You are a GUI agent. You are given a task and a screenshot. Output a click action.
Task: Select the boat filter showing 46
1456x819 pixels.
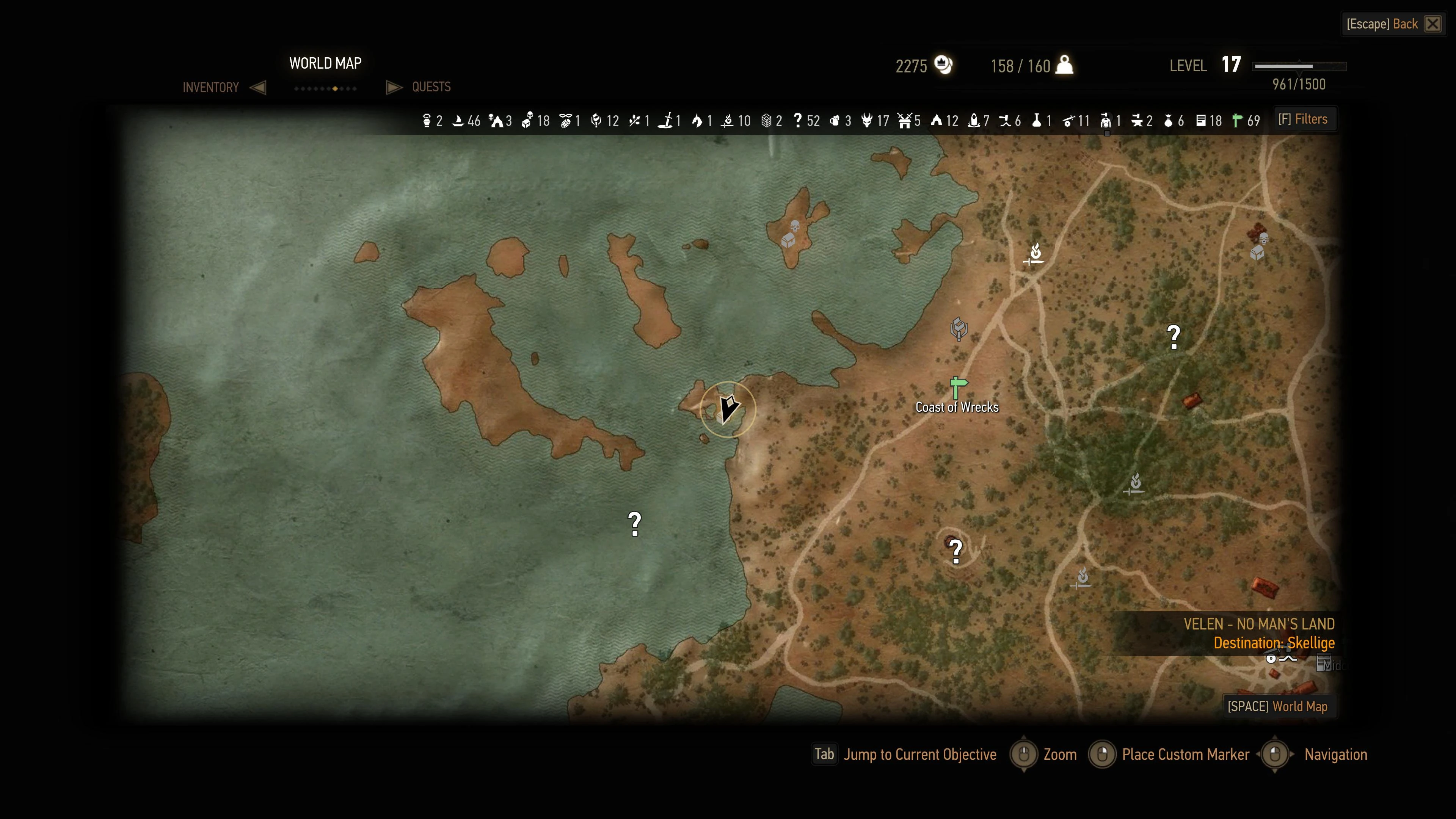[458, 121]
